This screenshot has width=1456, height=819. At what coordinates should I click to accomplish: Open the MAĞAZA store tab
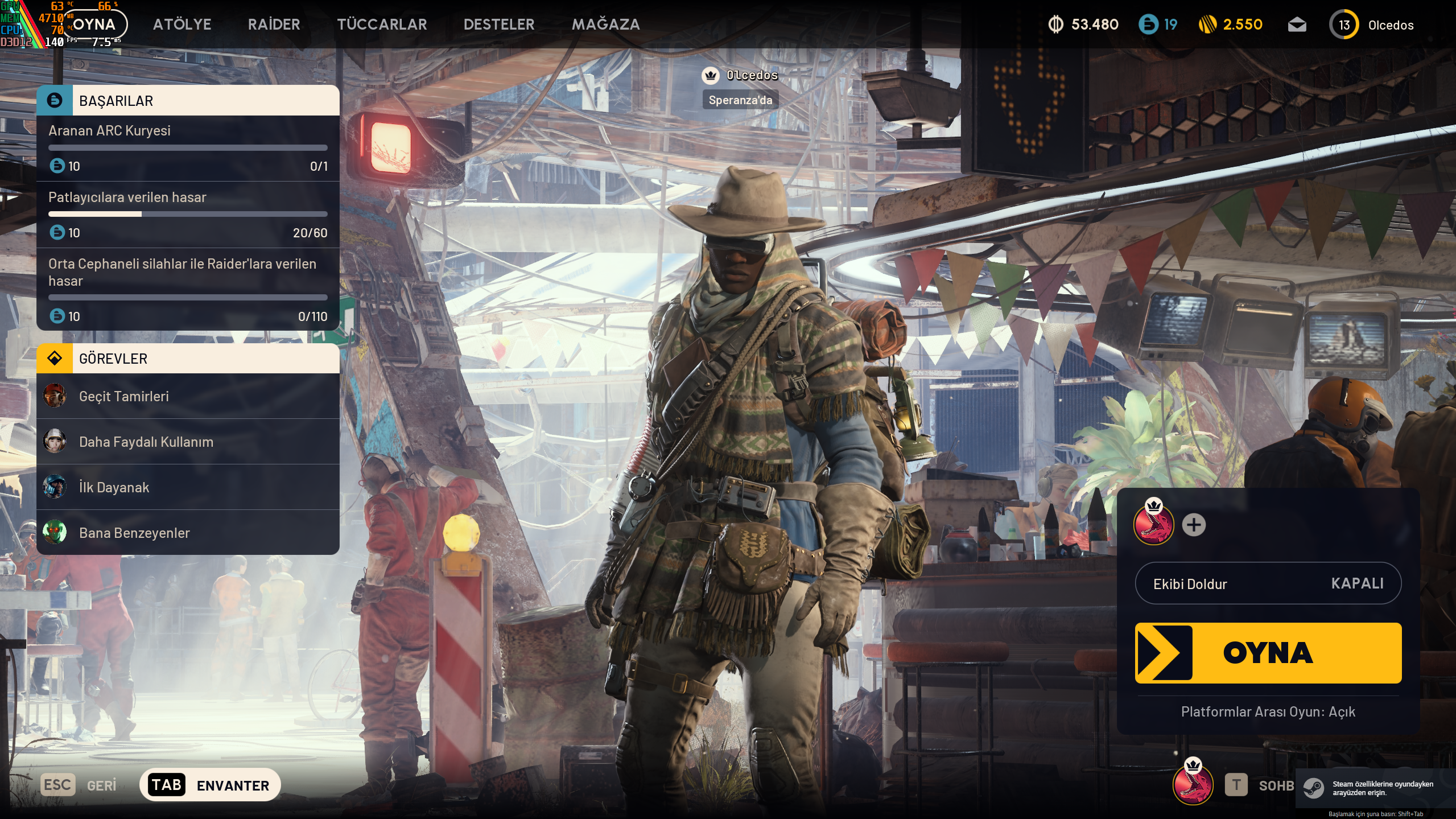(605, 24)
